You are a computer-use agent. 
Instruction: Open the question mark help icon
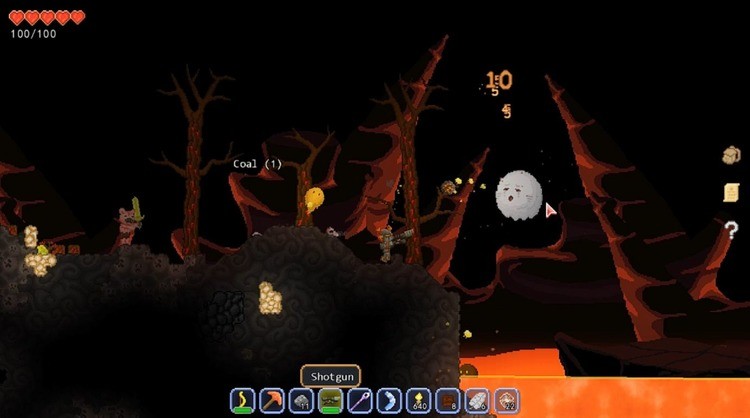click(731, 230)
